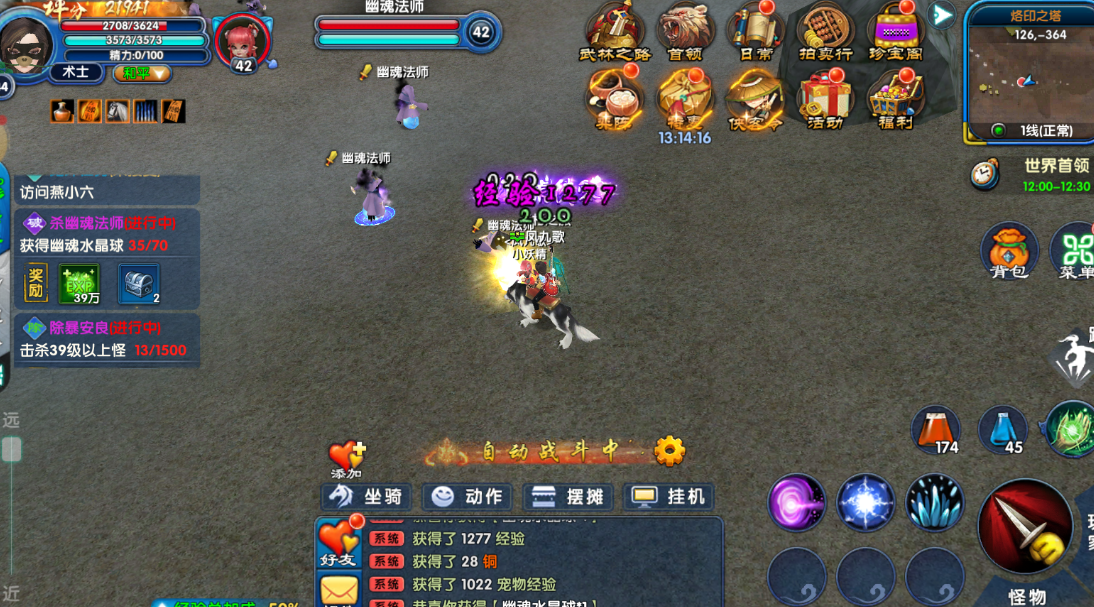Open the 日常 daily scroll icon
The image size is (1094, 607).
tap(755, 32)
